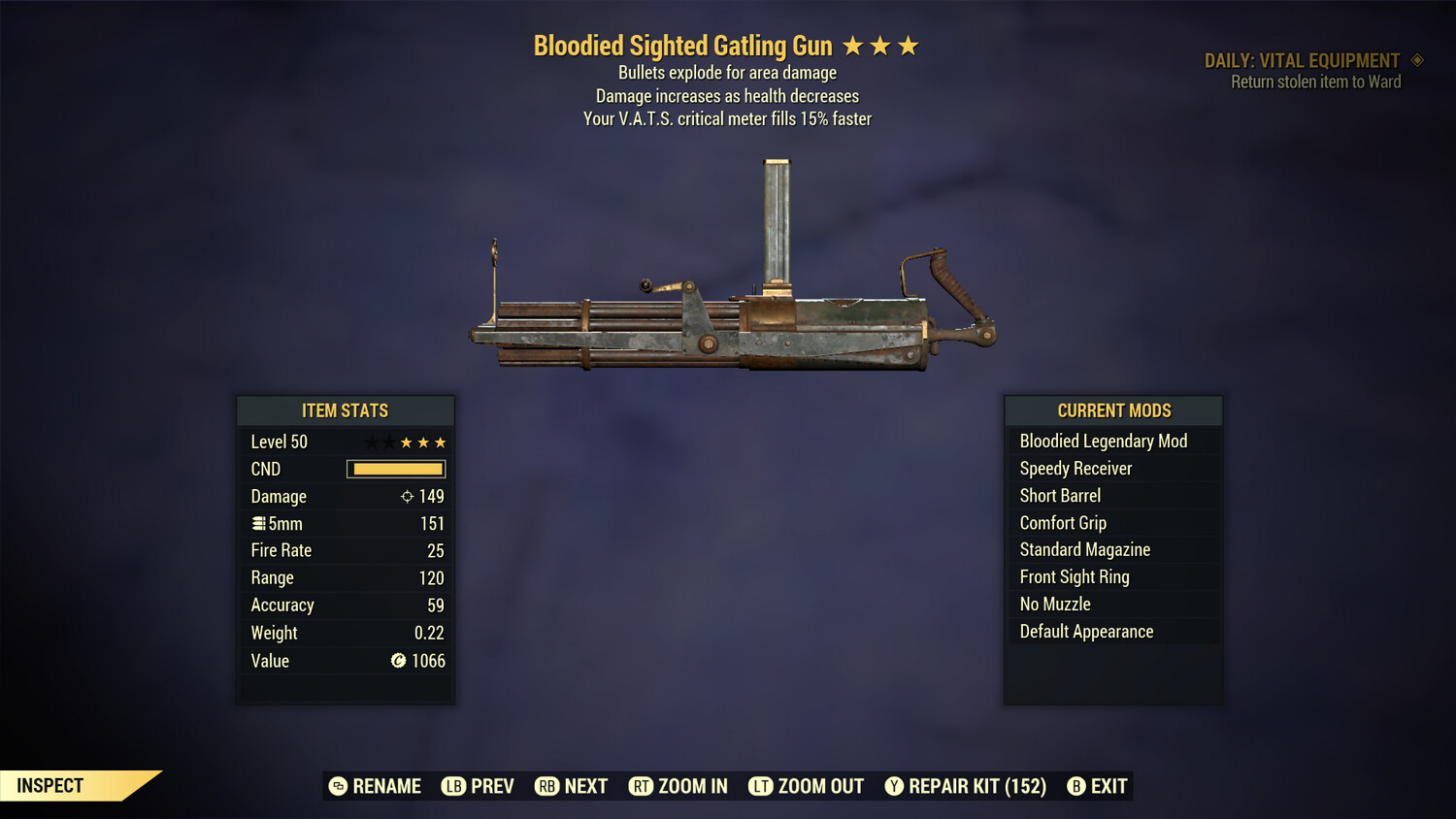Click the Y button icon for Repair Kit

895,786
